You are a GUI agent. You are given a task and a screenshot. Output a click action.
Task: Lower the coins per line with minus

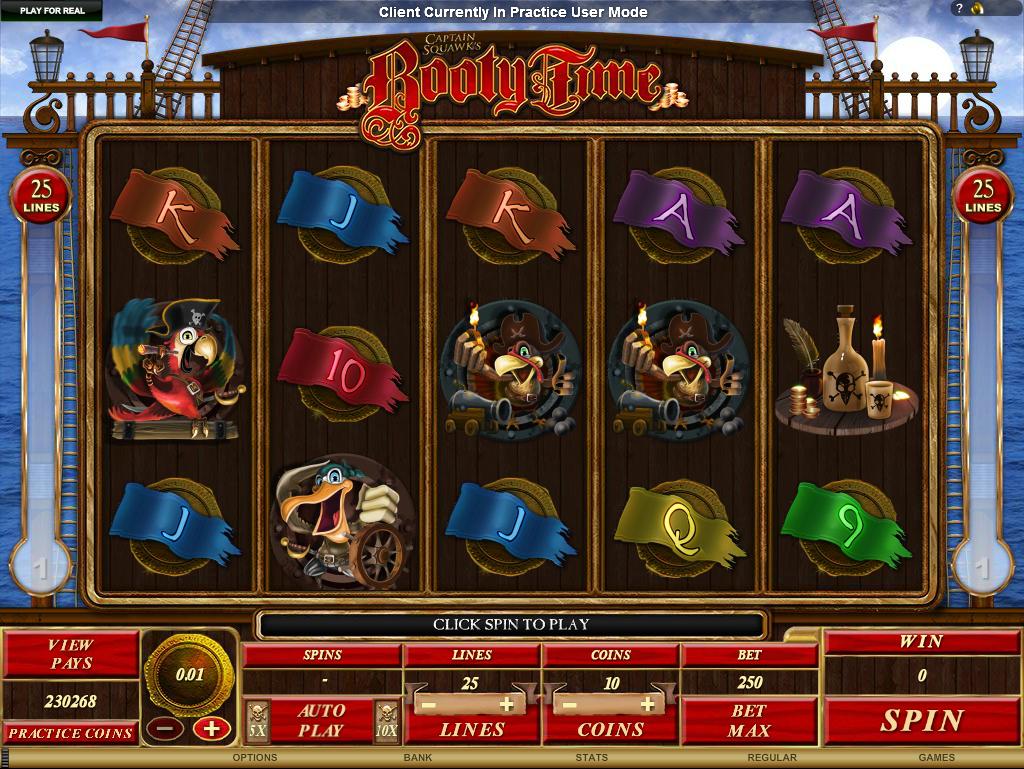click(567, 704)
